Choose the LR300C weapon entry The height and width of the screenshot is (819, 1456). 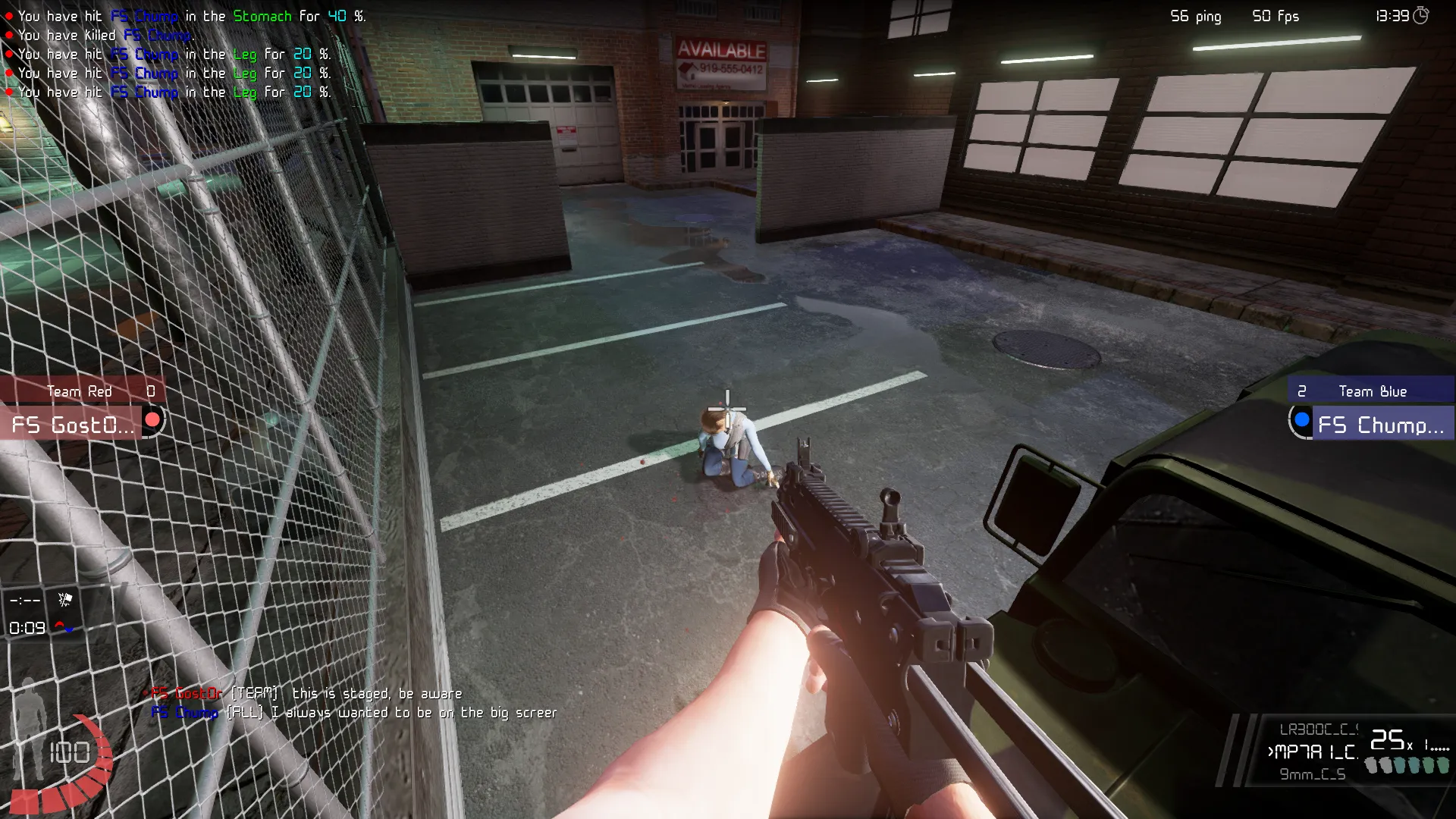click(1318, 730)
